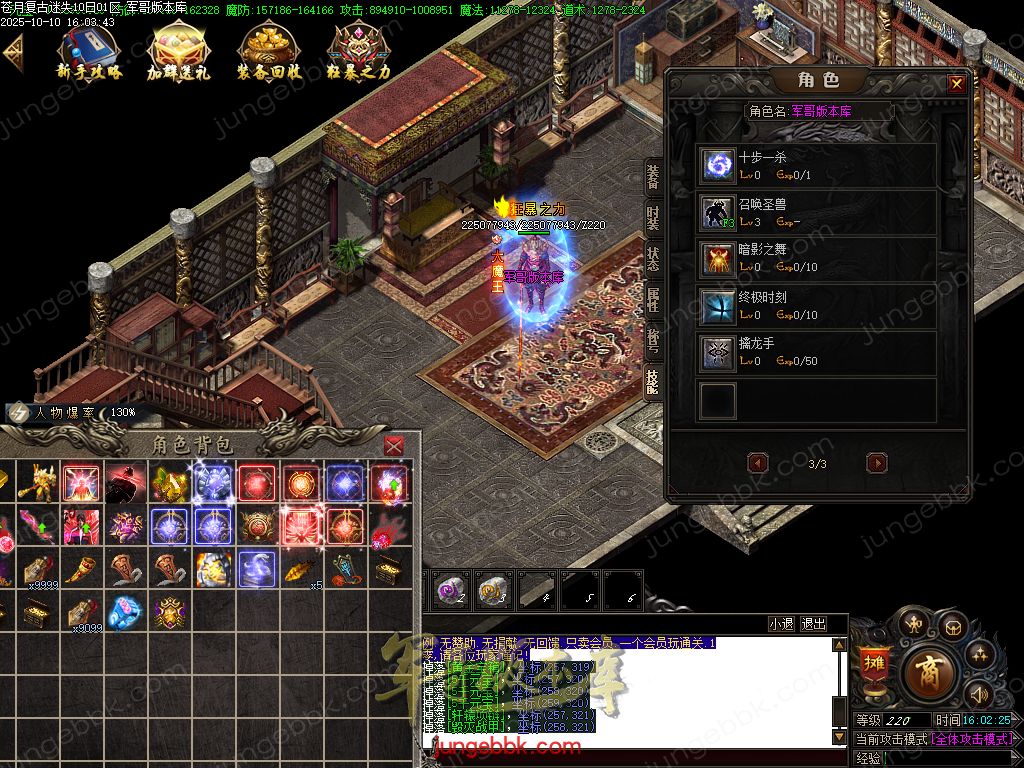This screenshot has width=1024, height=768.
Task: Open 装备回收 equipment recycling
Action: pos(269,51)
